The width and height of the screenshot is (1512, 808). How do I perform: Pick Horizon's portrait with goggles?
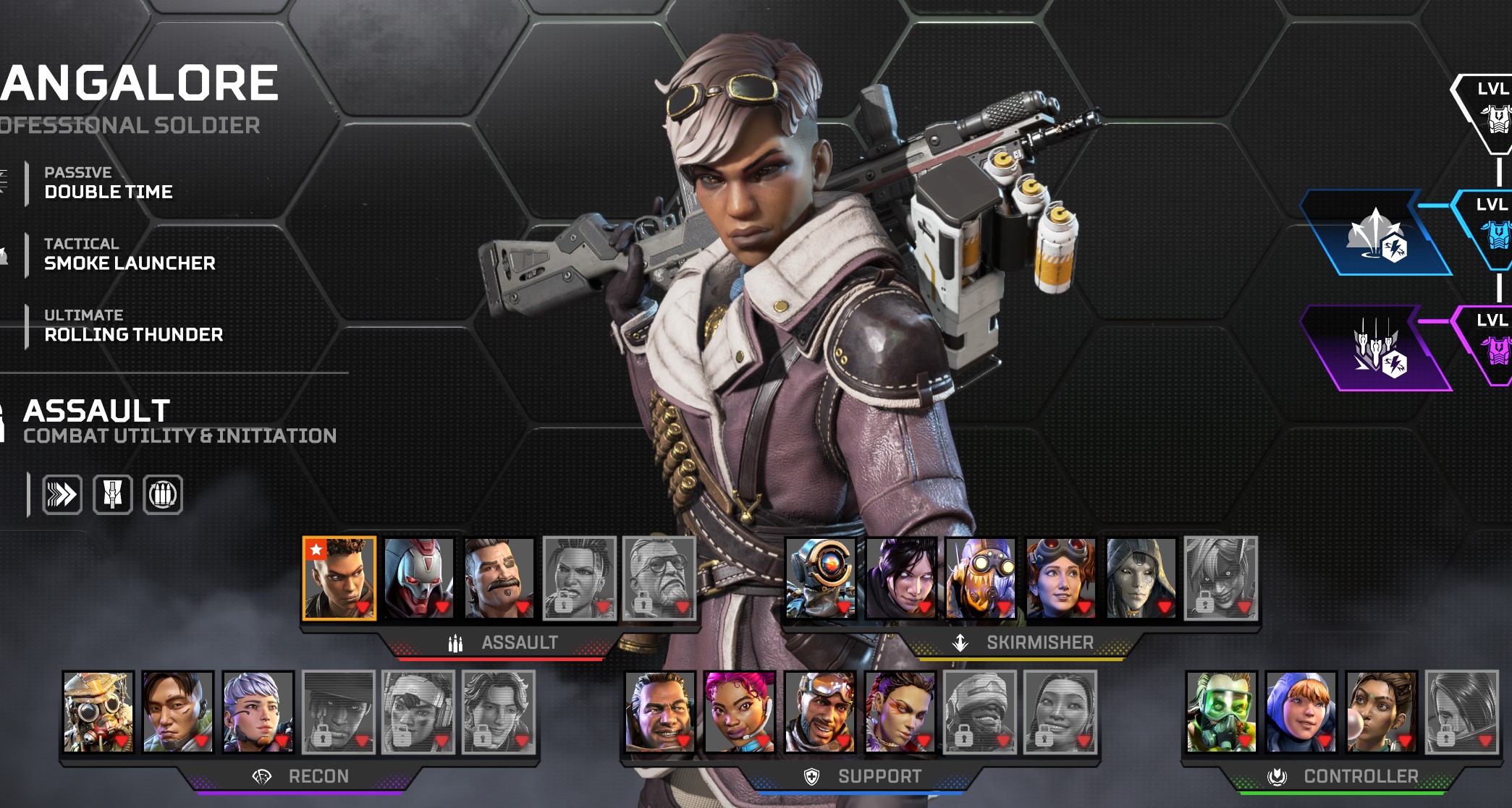(1061, 578)
